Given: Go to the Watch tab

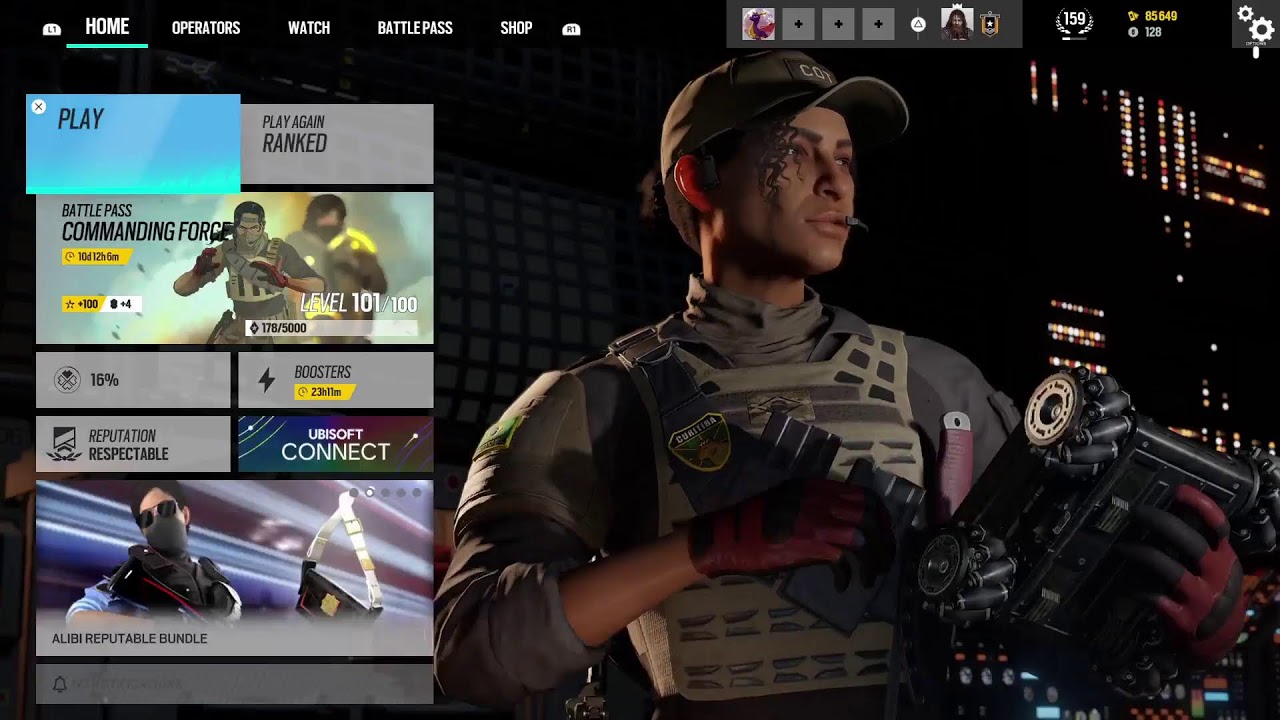Looking at the screenshot, I should tap(309, 28).
